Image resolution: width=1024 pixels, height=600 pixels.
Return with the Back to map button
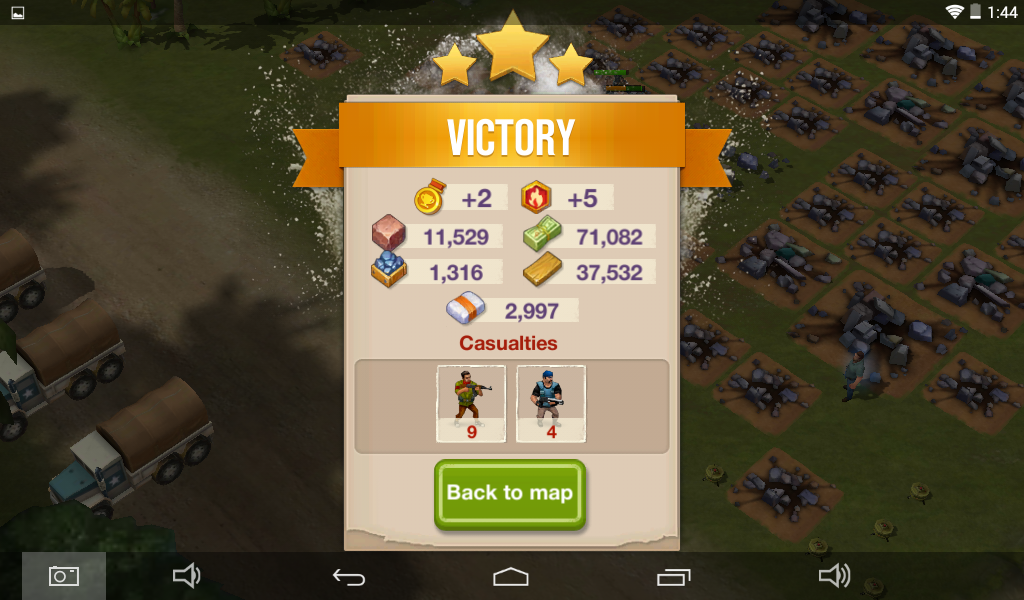point(510,493)
